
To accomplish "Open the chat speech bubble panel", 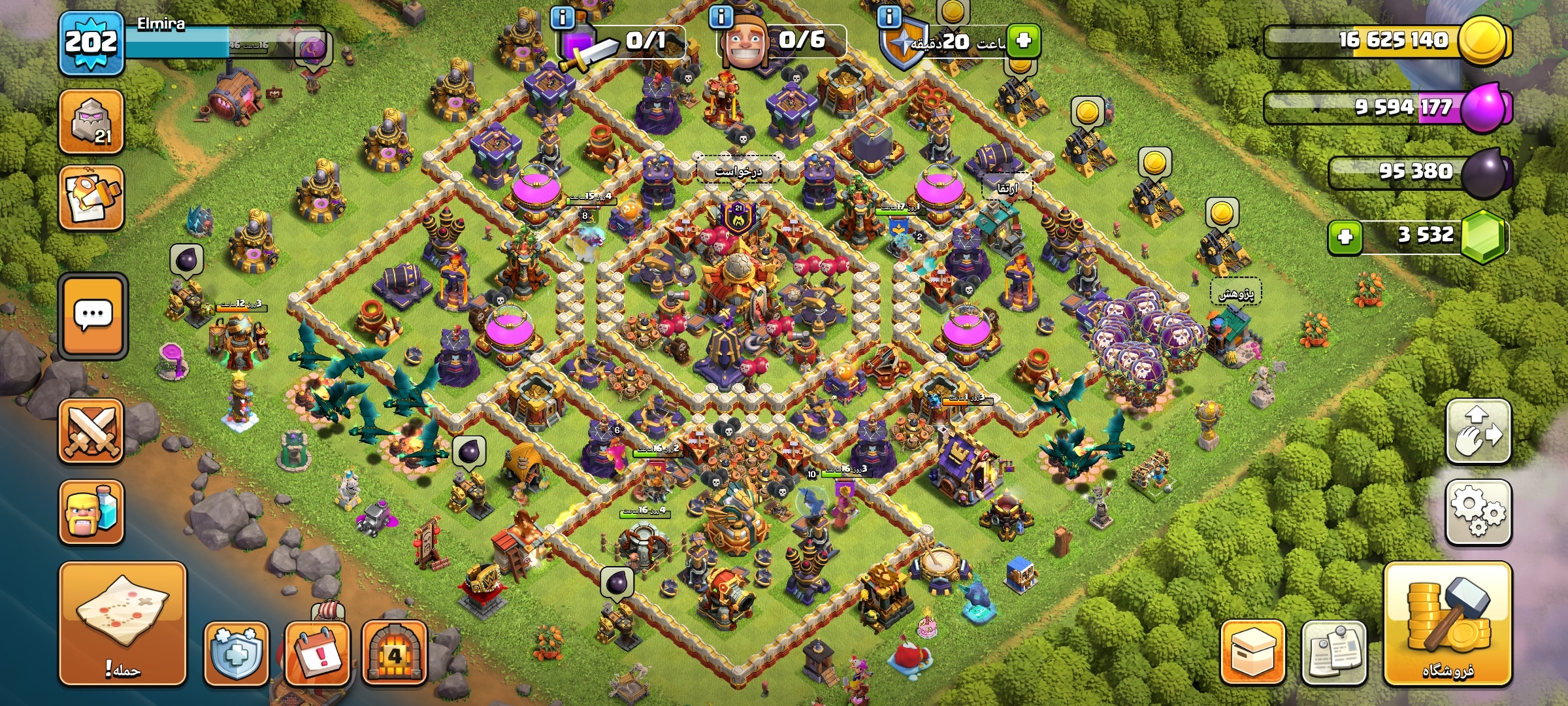I will pos(93,316).
